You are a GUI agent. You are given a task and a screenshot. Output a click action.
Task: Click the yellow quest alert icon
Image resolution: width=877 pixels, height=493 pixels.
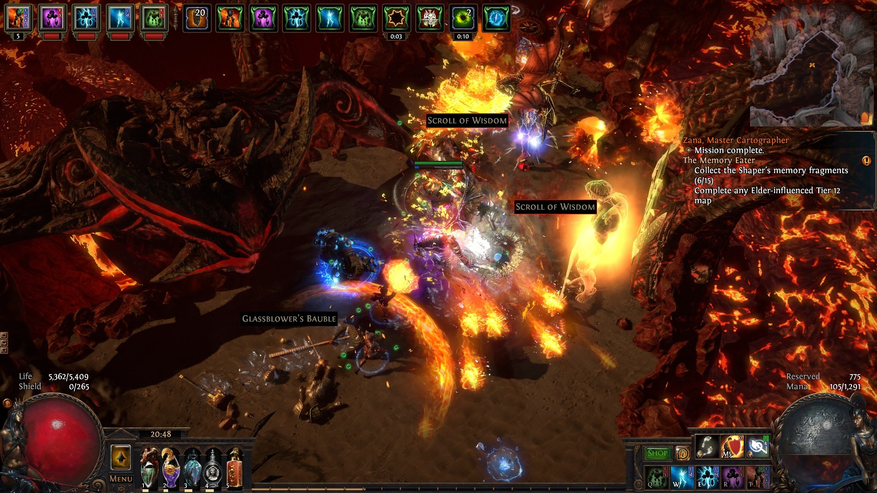click(x=866, y=160)
